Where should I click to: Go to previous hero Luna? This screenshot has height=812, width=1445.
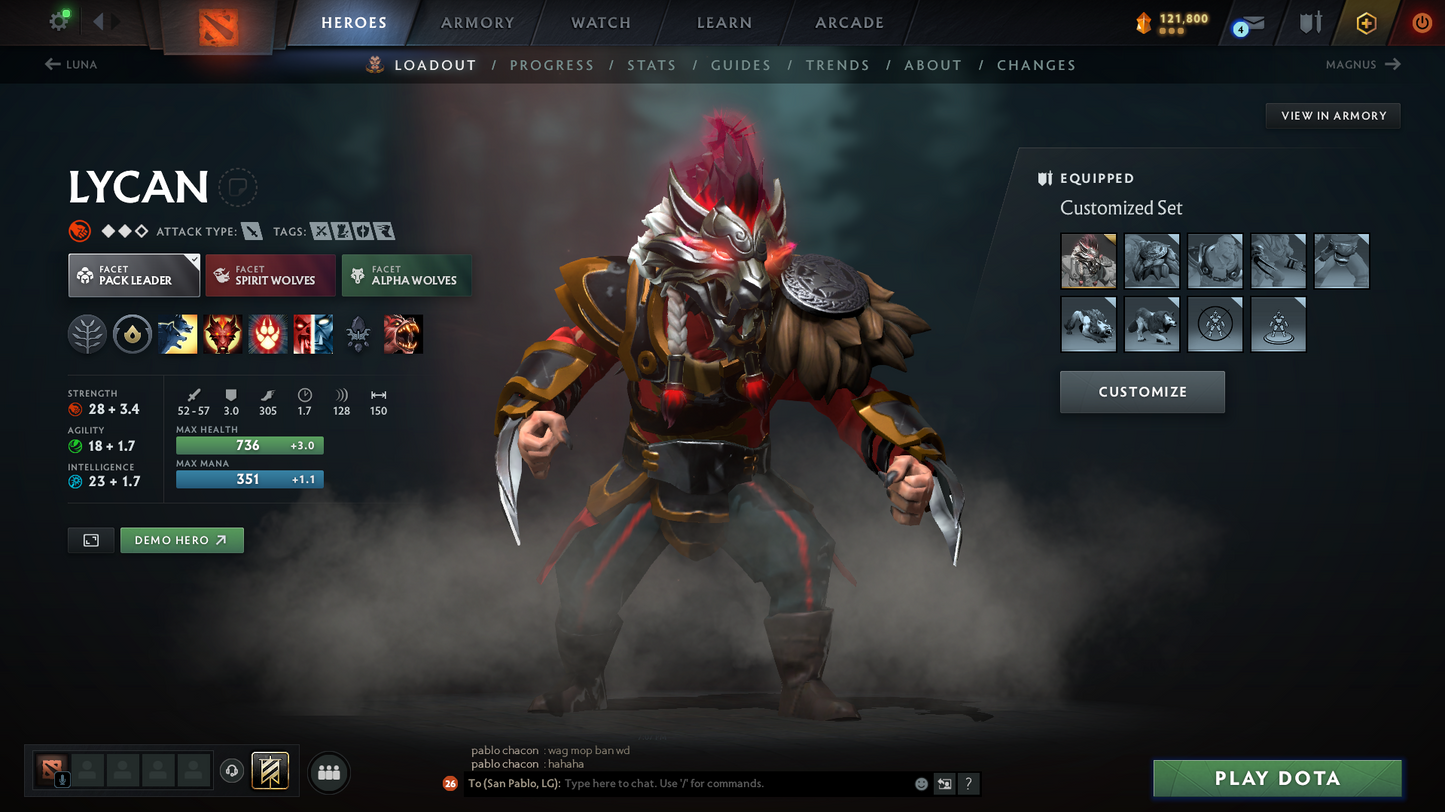pyautogui.click(x=71, y=65)
